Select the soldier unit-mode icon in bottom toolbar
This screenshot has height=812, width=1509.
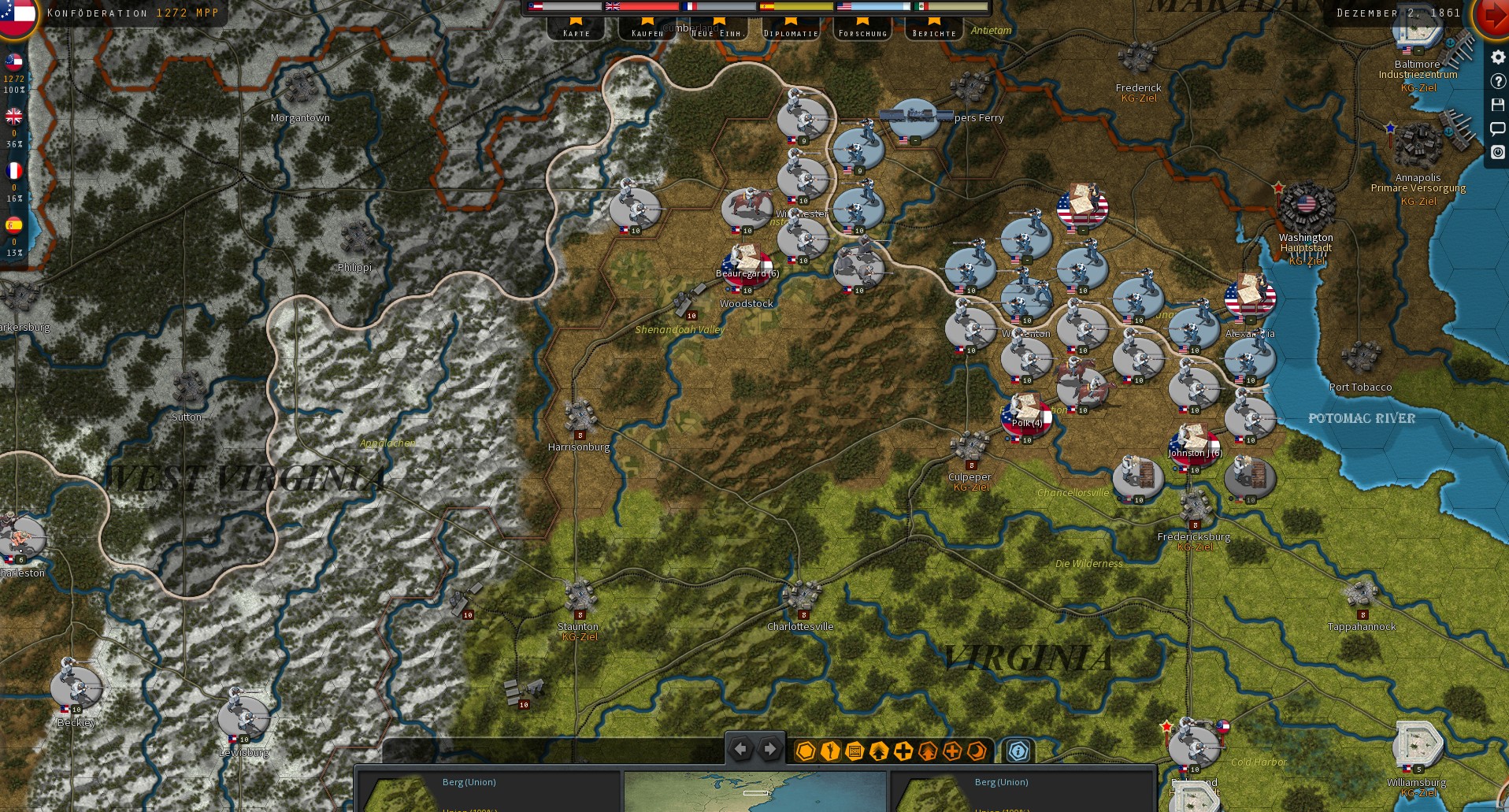click(x=829, y=751)
